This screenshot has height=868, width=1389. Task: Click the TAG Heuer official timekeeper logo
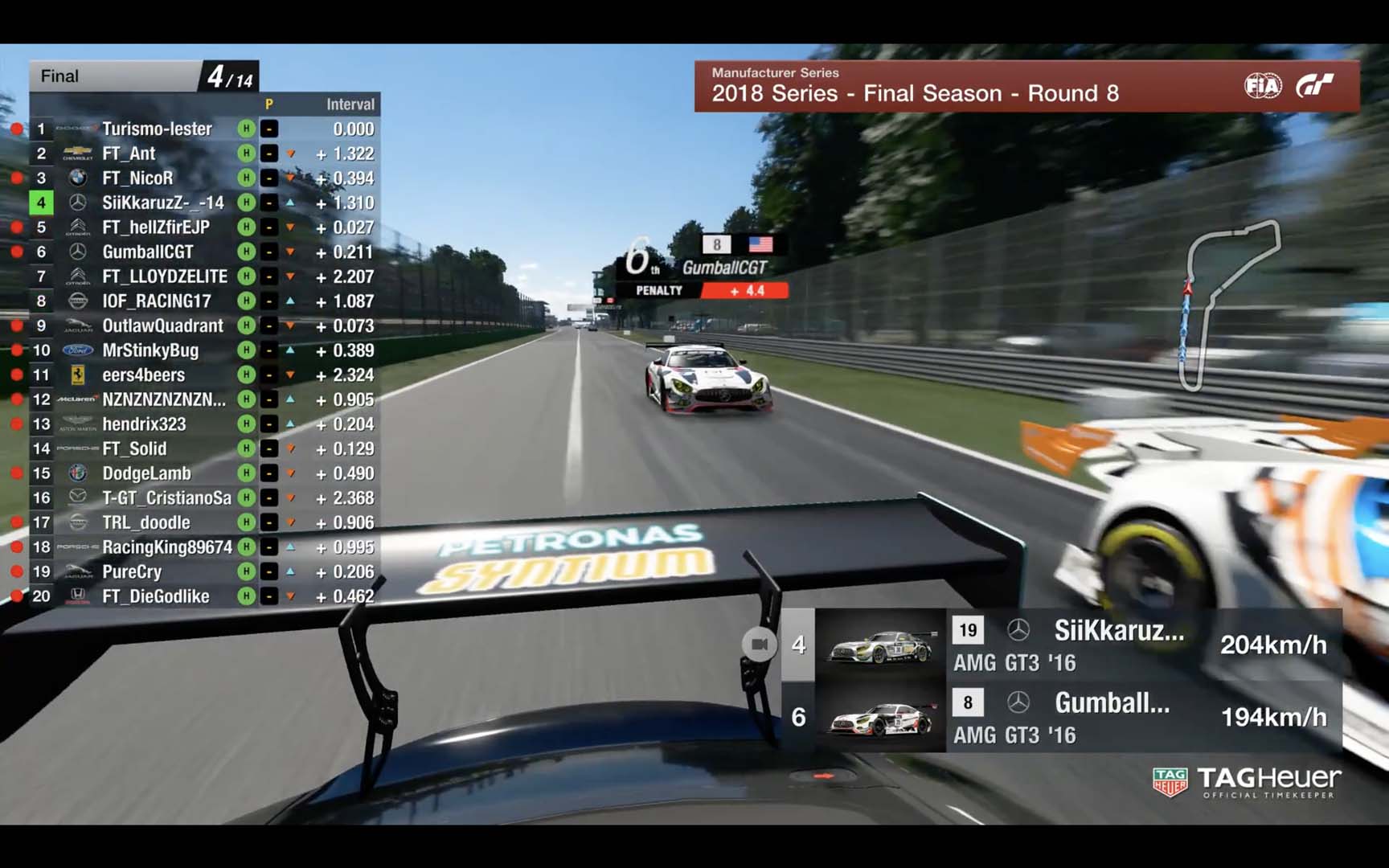click(x=1246, y=783)
